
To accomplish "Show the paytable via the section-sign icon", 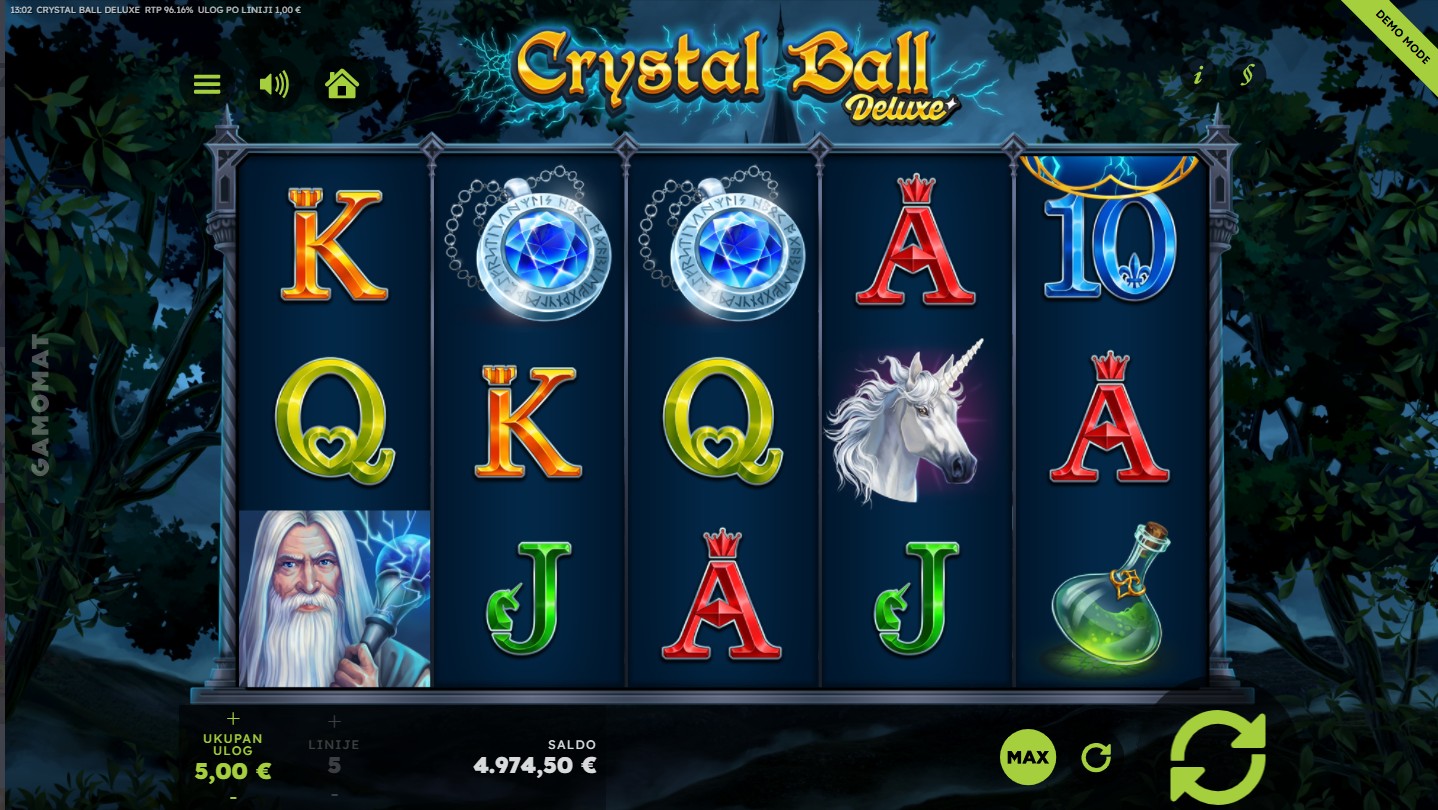I will (1246, 75).
